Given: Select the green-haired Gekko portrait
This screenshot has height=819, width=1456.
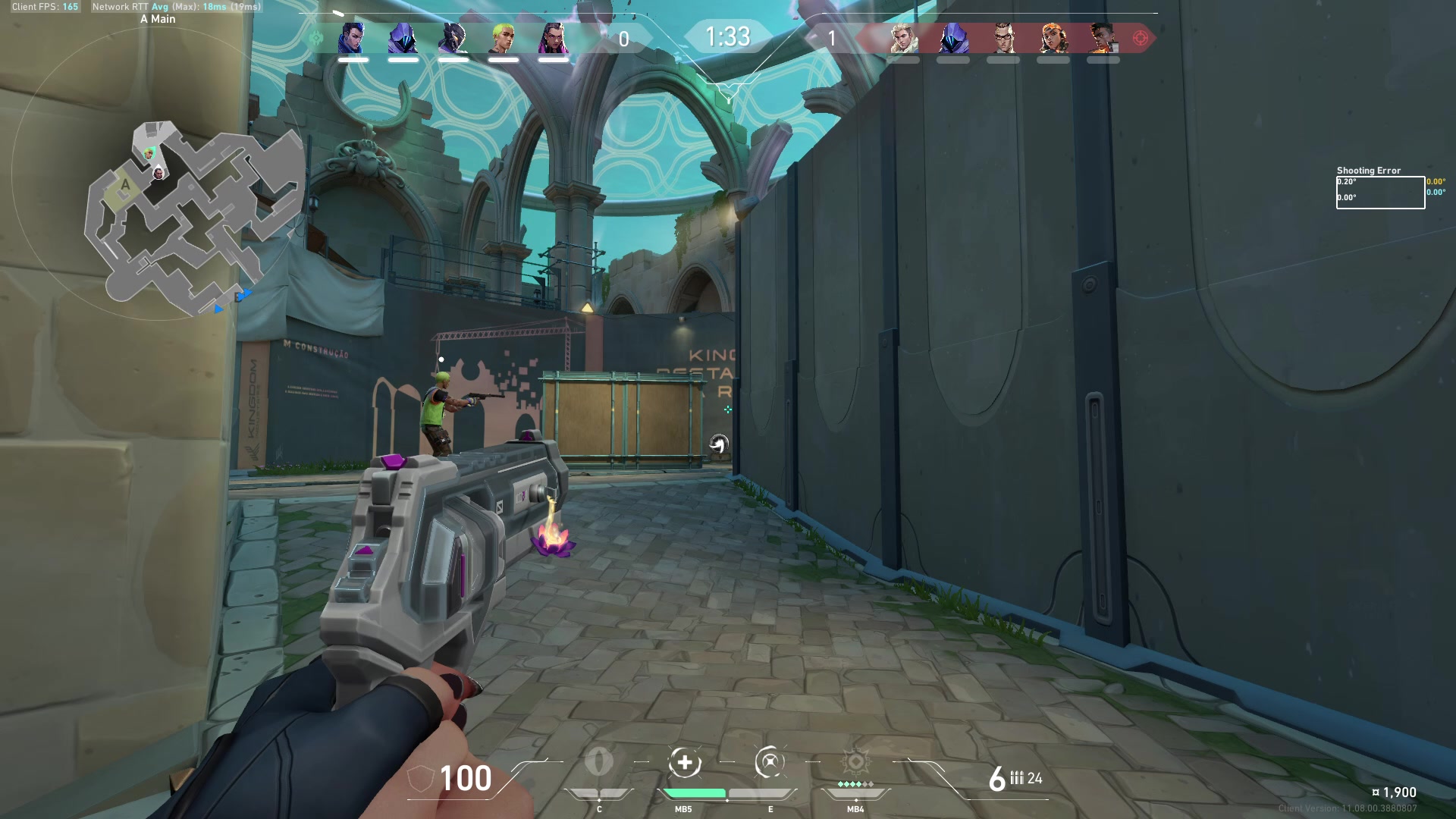Looking at the screenshot, I should (503, 38).
